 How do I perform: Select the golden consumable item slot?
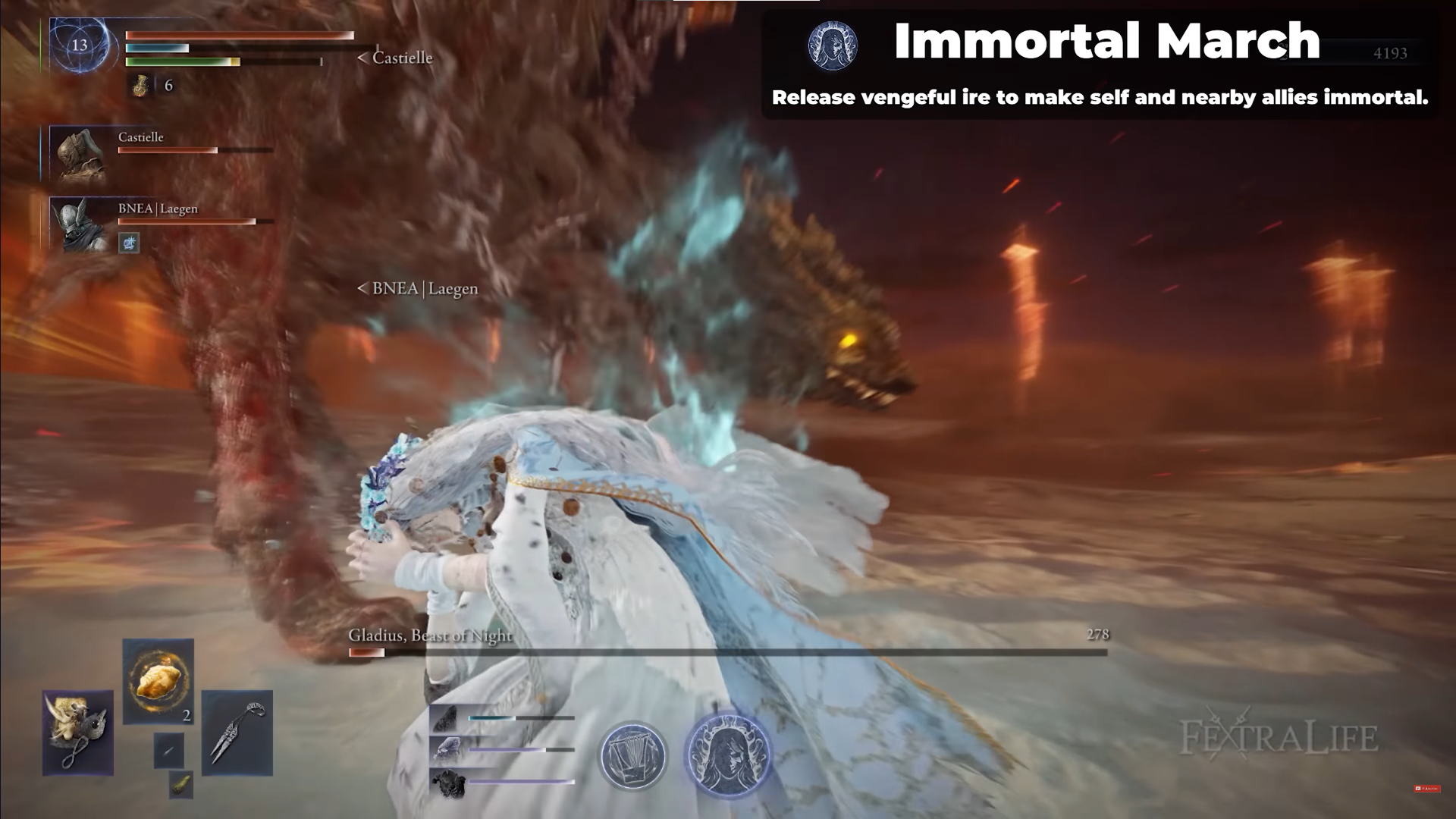pos(158,680)
